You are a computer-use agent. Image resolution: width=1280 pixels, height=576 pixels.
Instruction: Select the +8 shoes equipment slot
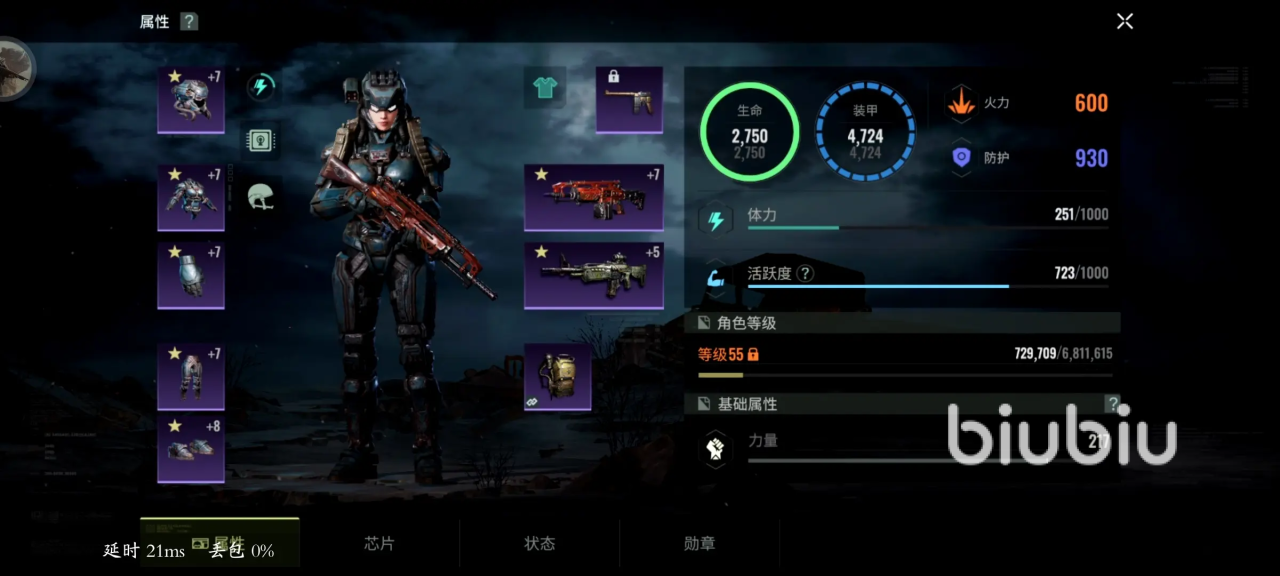click(191, 450)
